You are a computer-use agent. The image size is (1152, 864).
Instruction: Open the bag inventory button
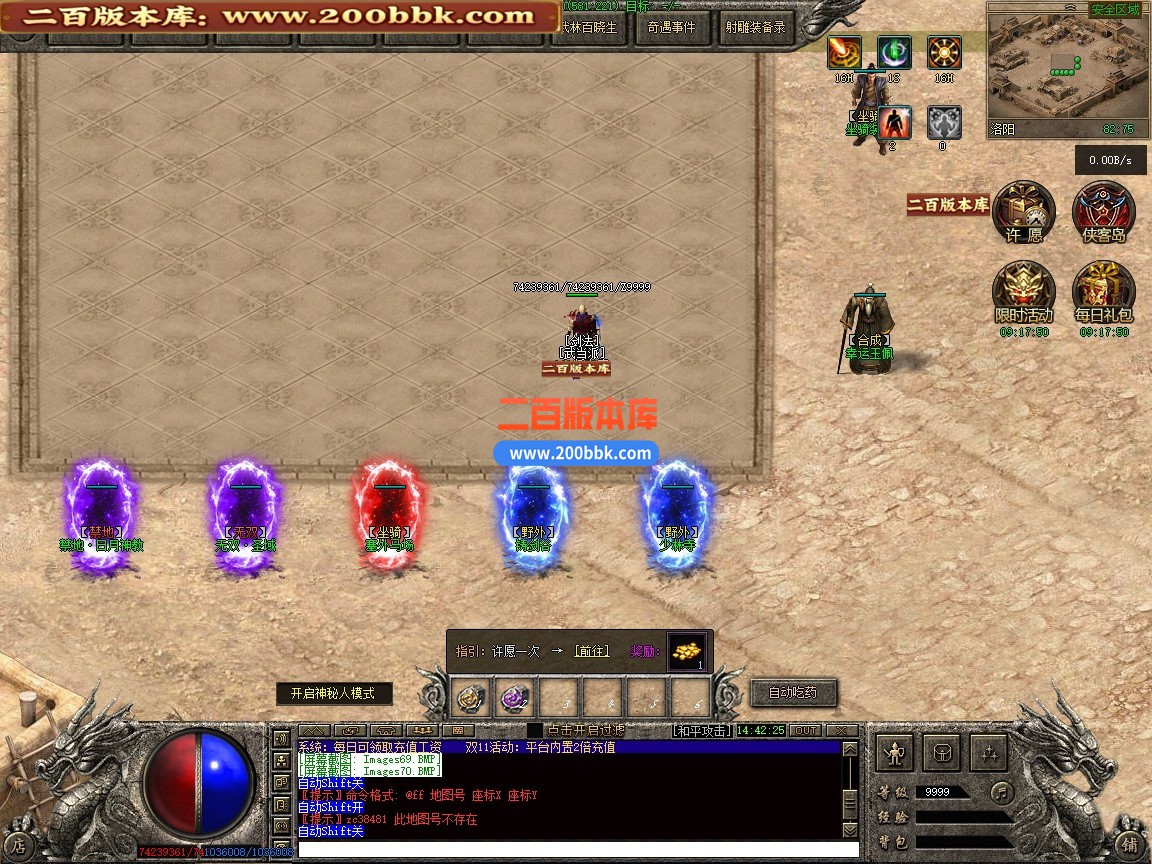(x=942, y=753)
